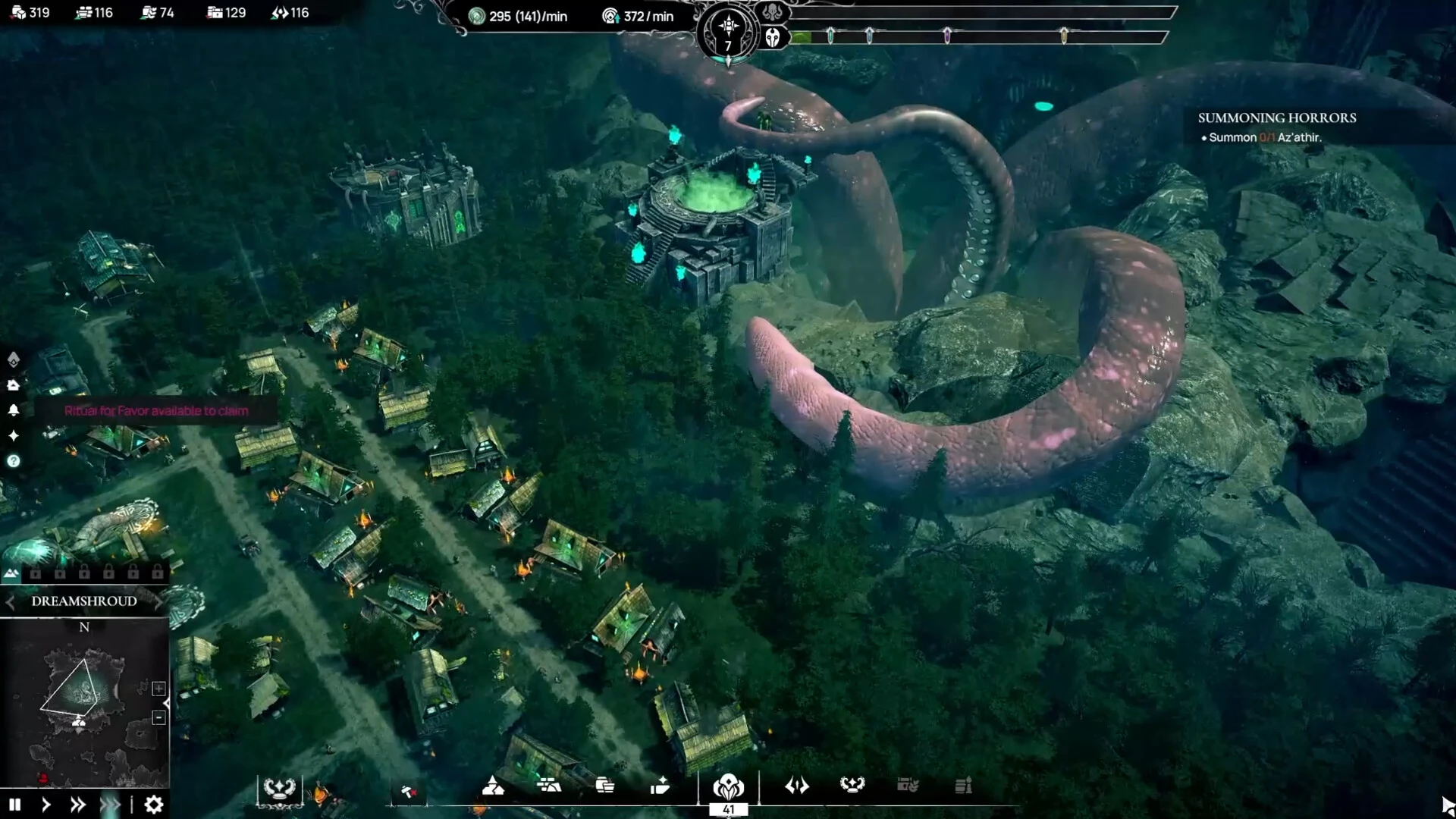Click the help question mark icon
Screen dimensions: 1456x819
(x=14, y=462)
